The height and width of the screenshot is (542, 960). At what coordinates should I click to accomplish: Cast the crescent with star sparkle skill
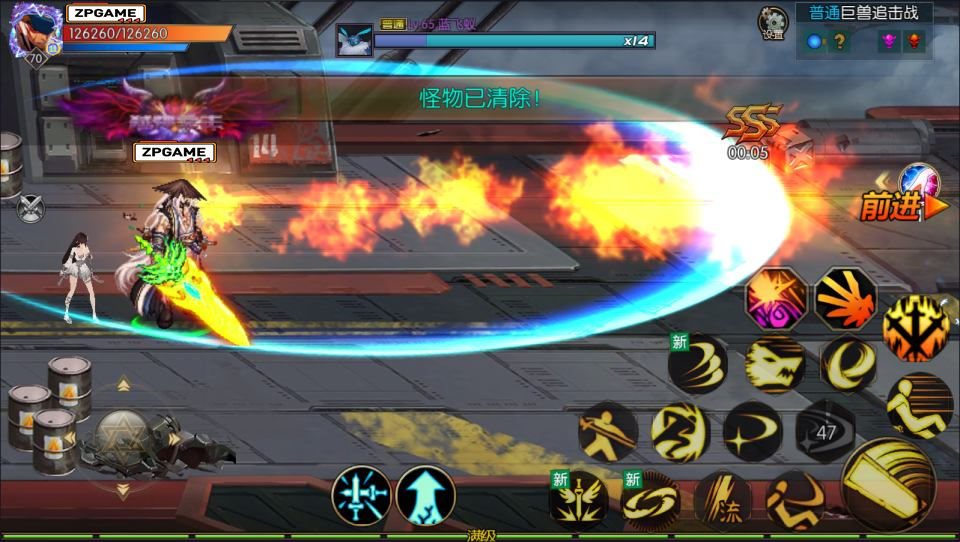pos(752,431)
